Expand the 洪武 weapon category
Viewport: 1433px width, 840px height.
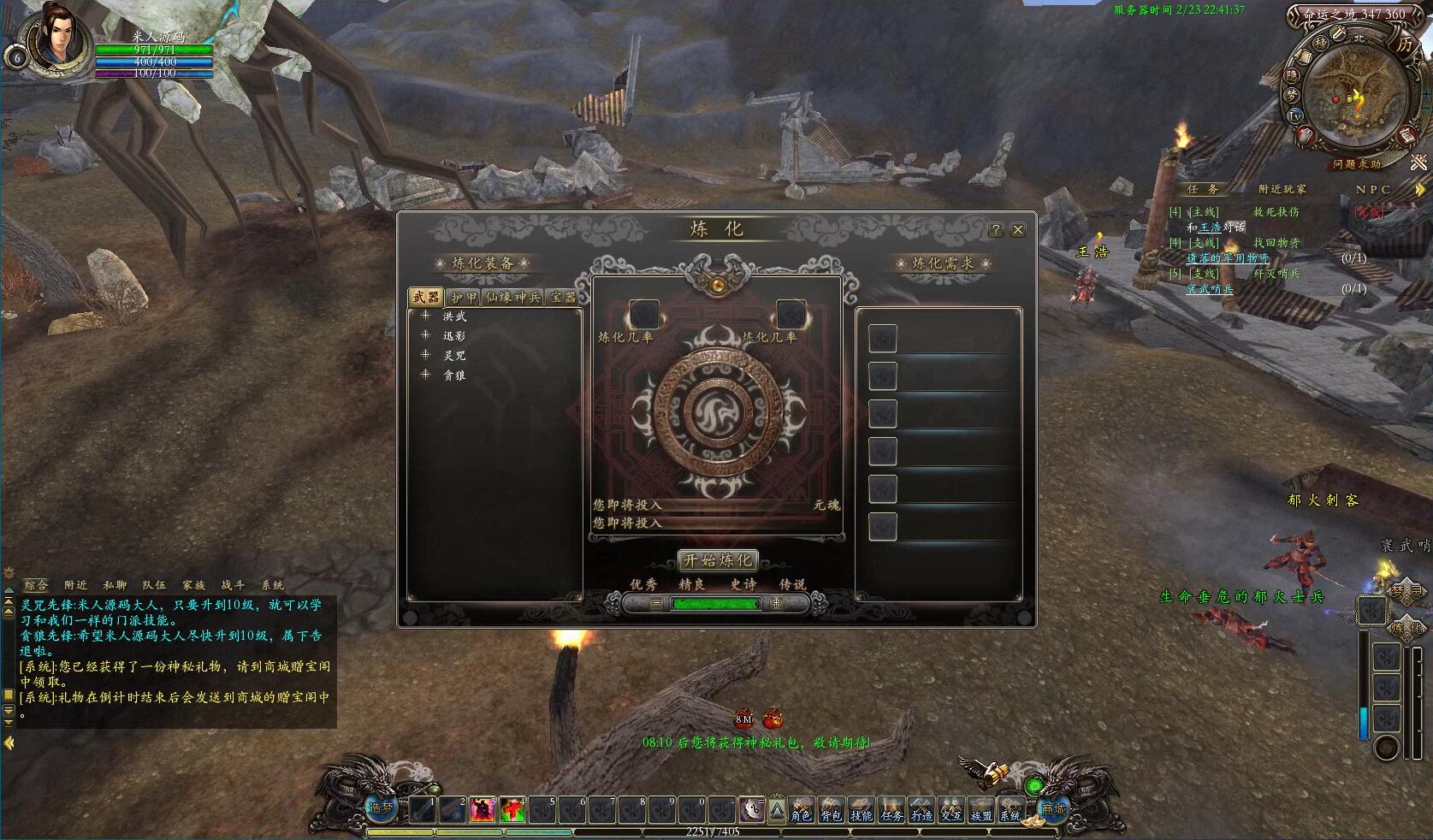click(x=425, y=316)
